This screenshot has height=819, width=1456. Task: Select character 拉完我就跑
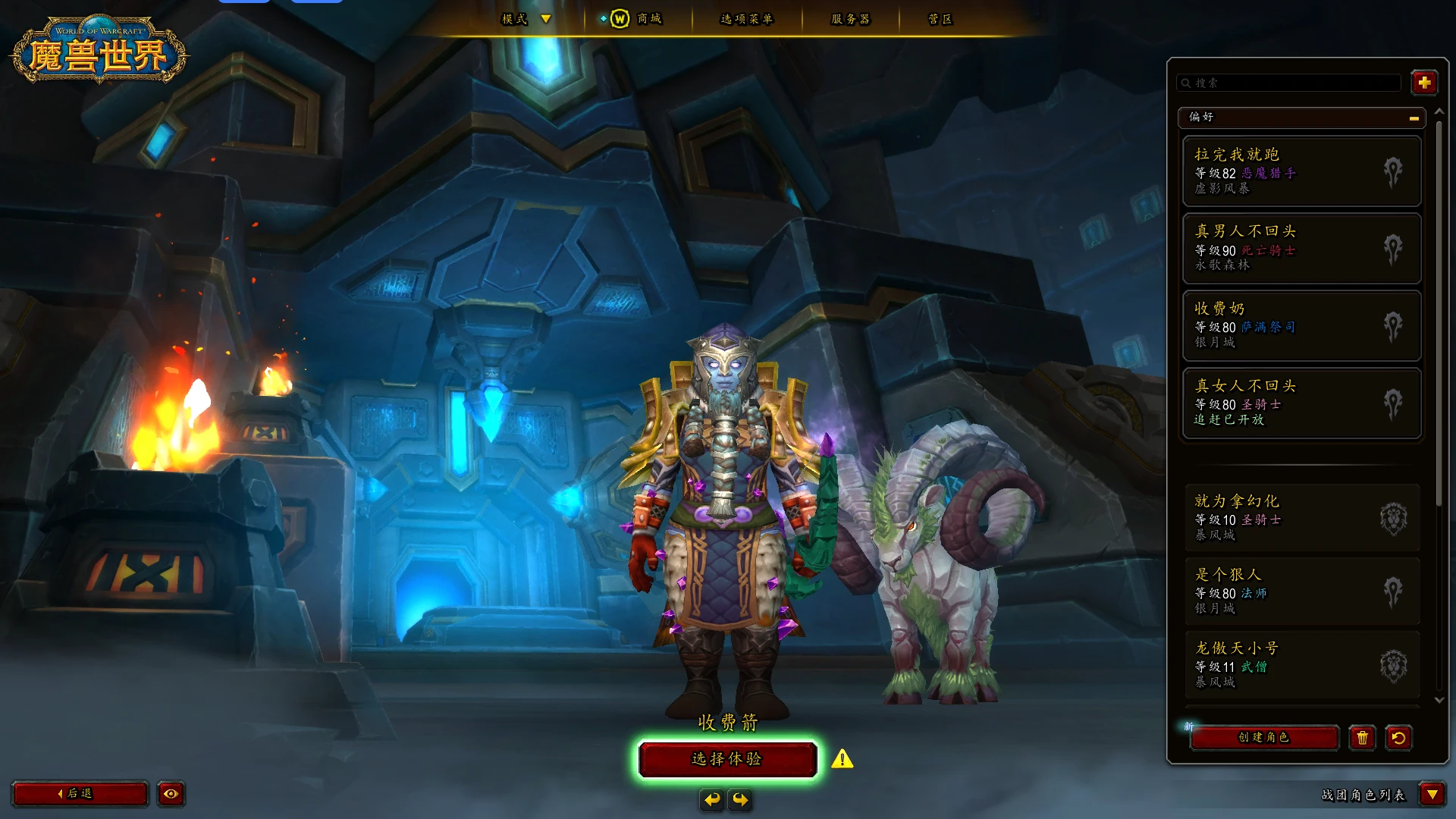(1301, 171)
